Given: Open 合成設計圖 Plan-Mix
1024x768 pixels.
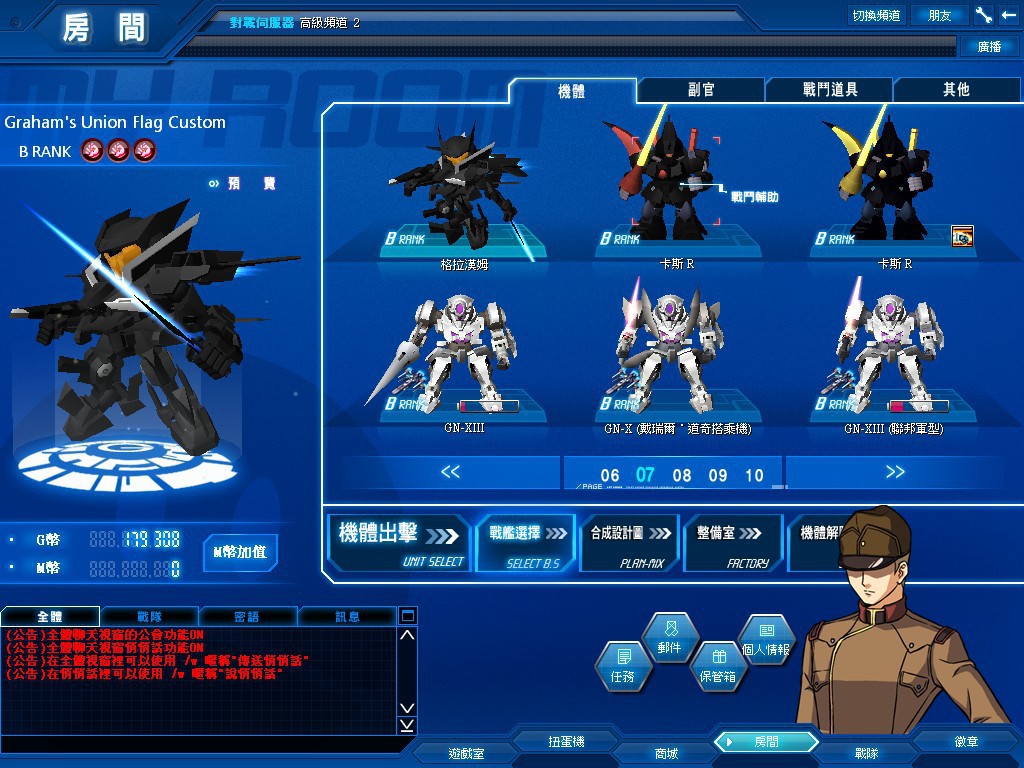Looking at the screenshot, I should [629, 543].
